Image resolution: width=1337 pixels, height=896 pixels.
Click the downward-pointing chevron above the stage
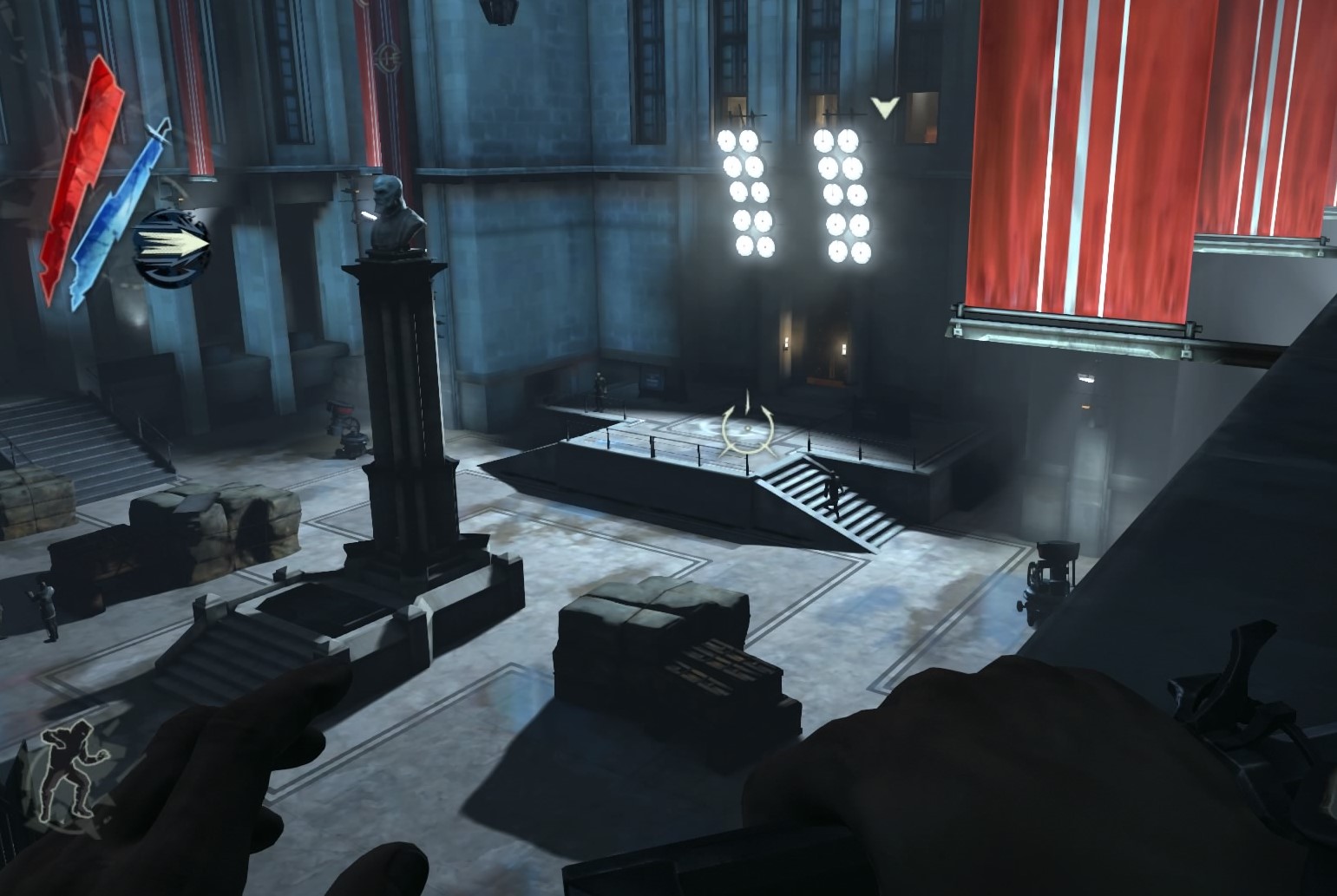click(x=883, y=106)
